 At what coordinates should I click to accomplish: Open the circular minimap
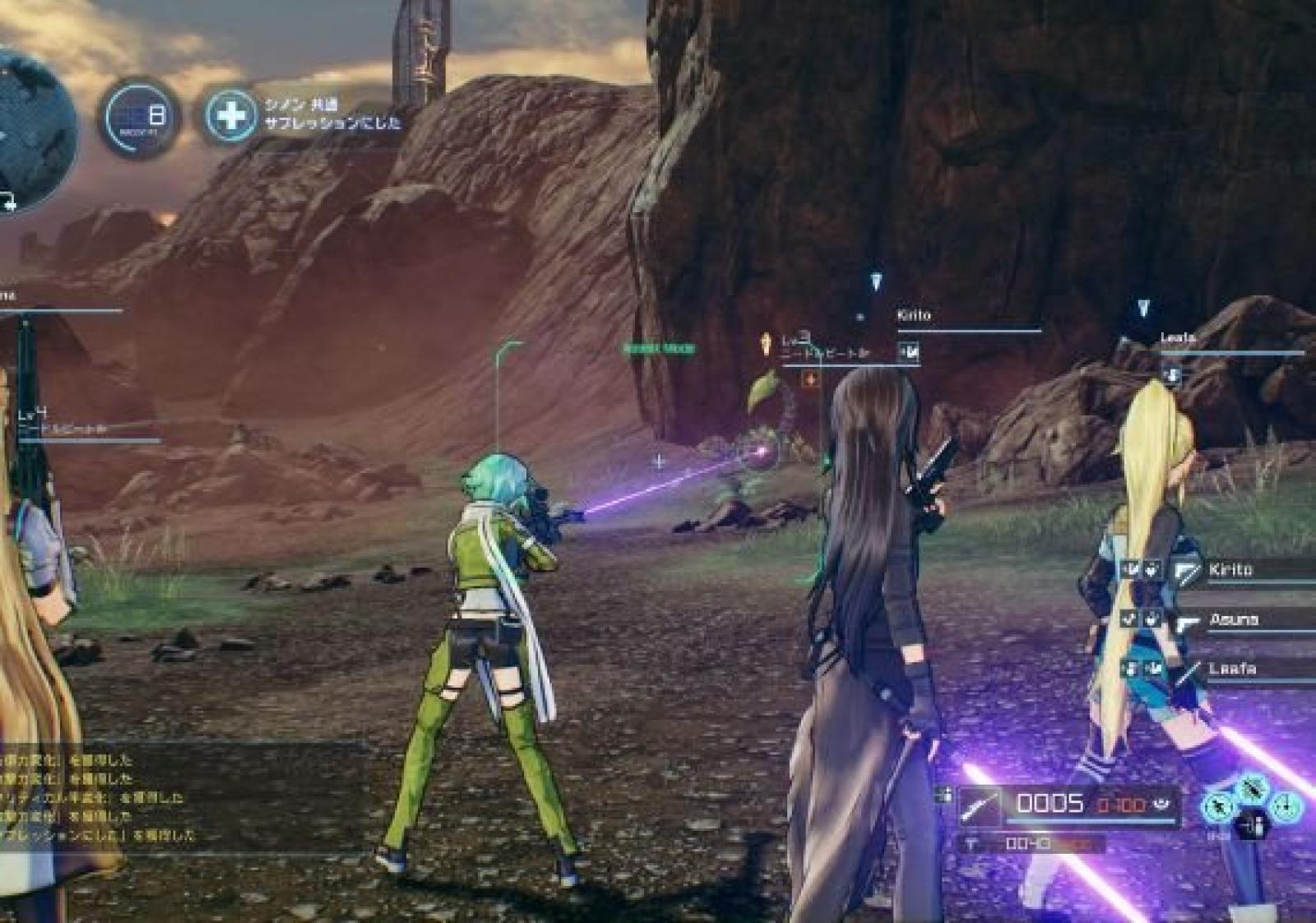tap(33, 132)
